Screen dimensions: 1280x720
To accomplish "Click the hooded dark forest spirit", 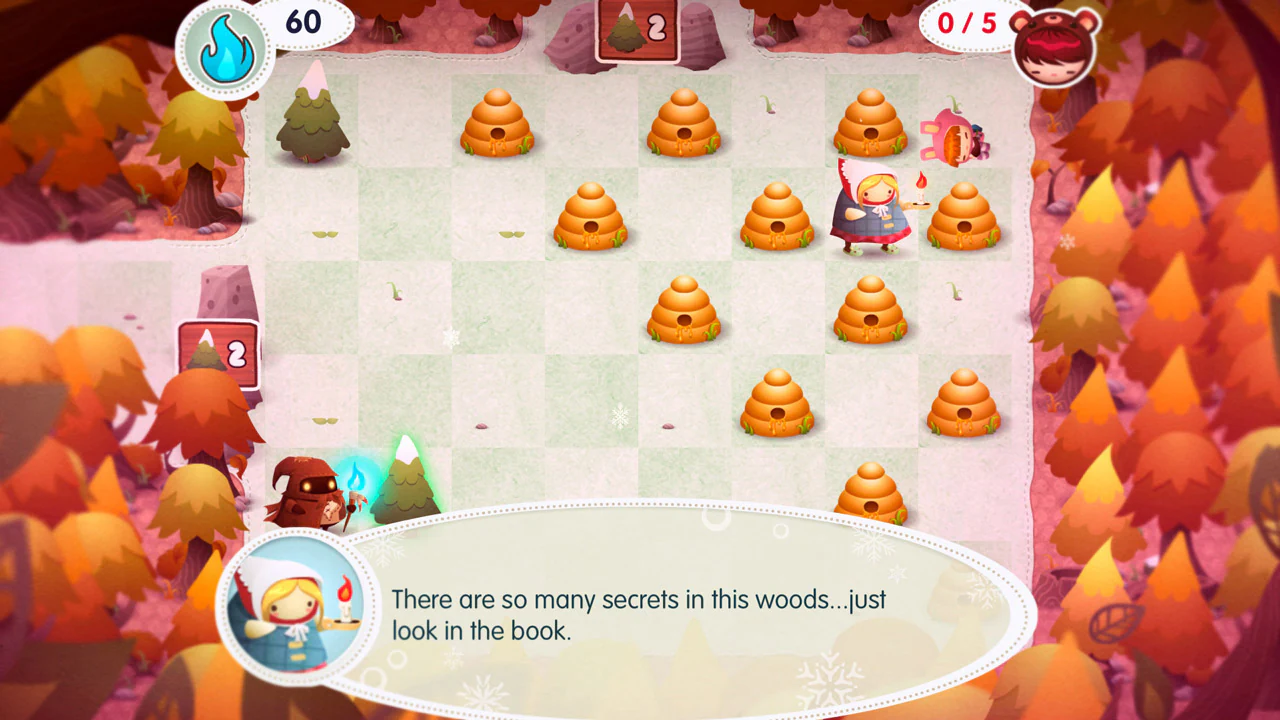I will tap(305, 490).
